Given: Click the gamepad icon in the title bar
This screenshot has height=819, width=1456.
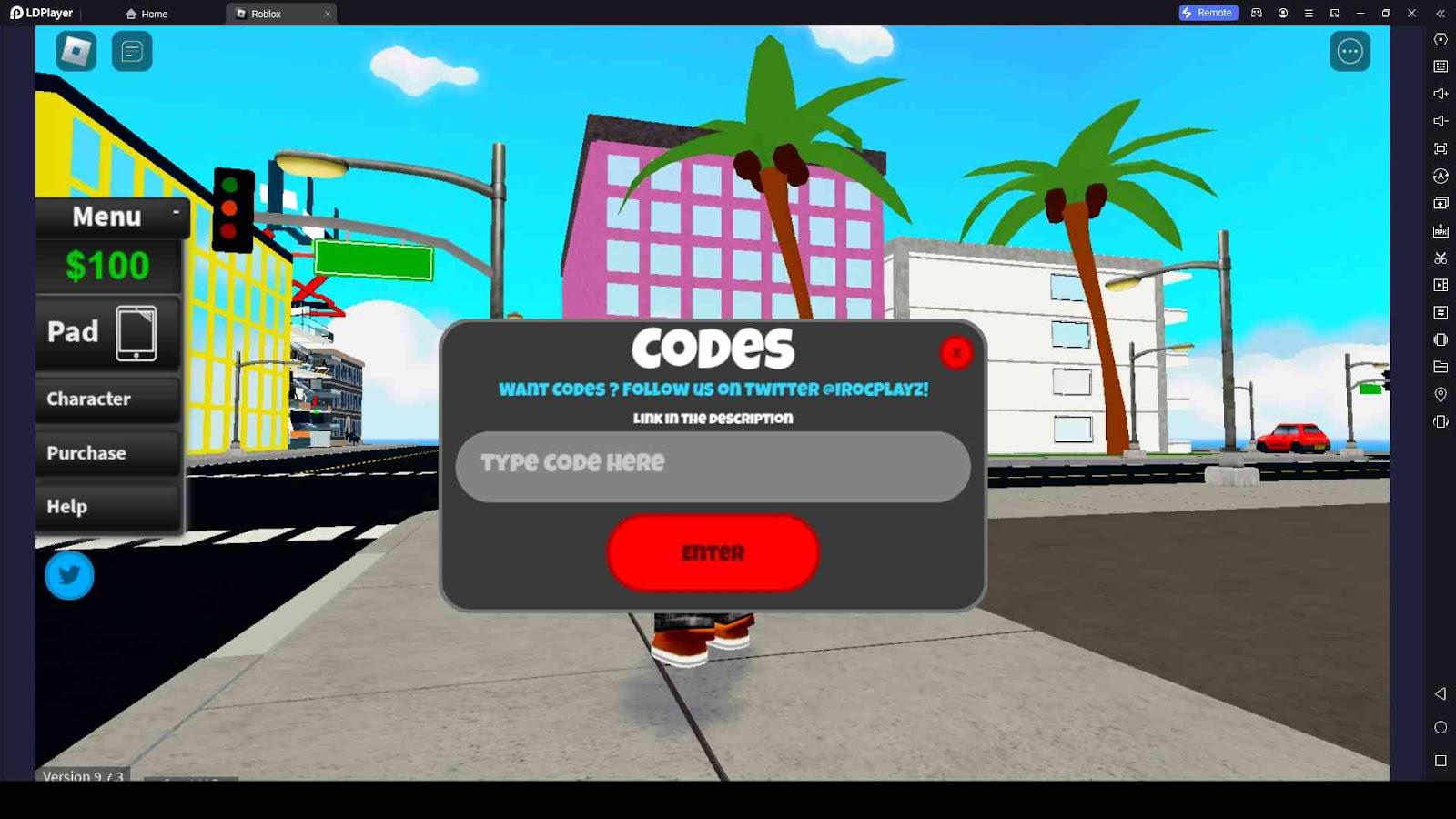Looking at the screenshot, I should (1257, 13).
